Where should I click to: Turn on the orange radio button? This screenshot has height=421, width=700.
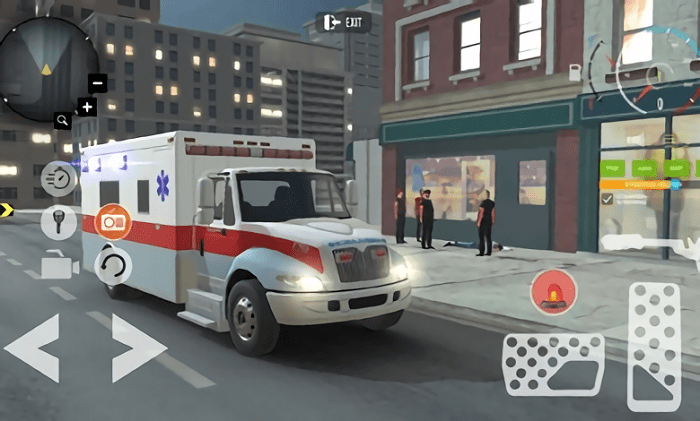click(112, 220)
